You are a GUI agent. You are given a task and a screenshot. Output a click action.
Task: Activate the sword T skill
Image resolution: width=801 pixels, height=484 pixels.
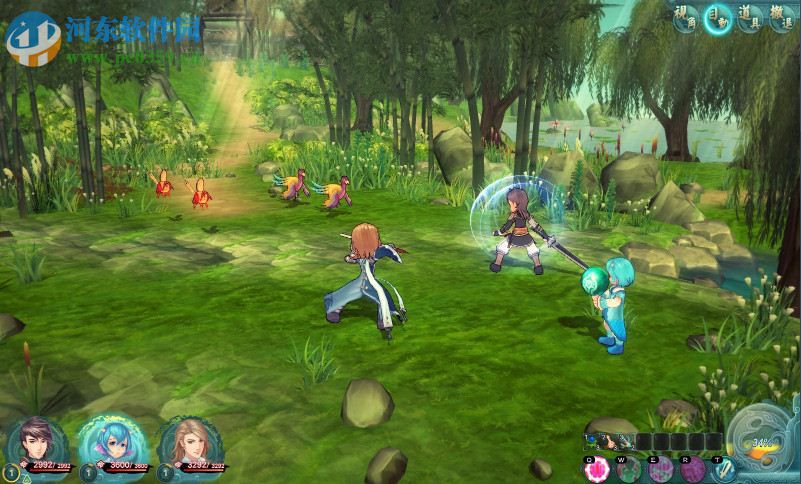point(723,469)
